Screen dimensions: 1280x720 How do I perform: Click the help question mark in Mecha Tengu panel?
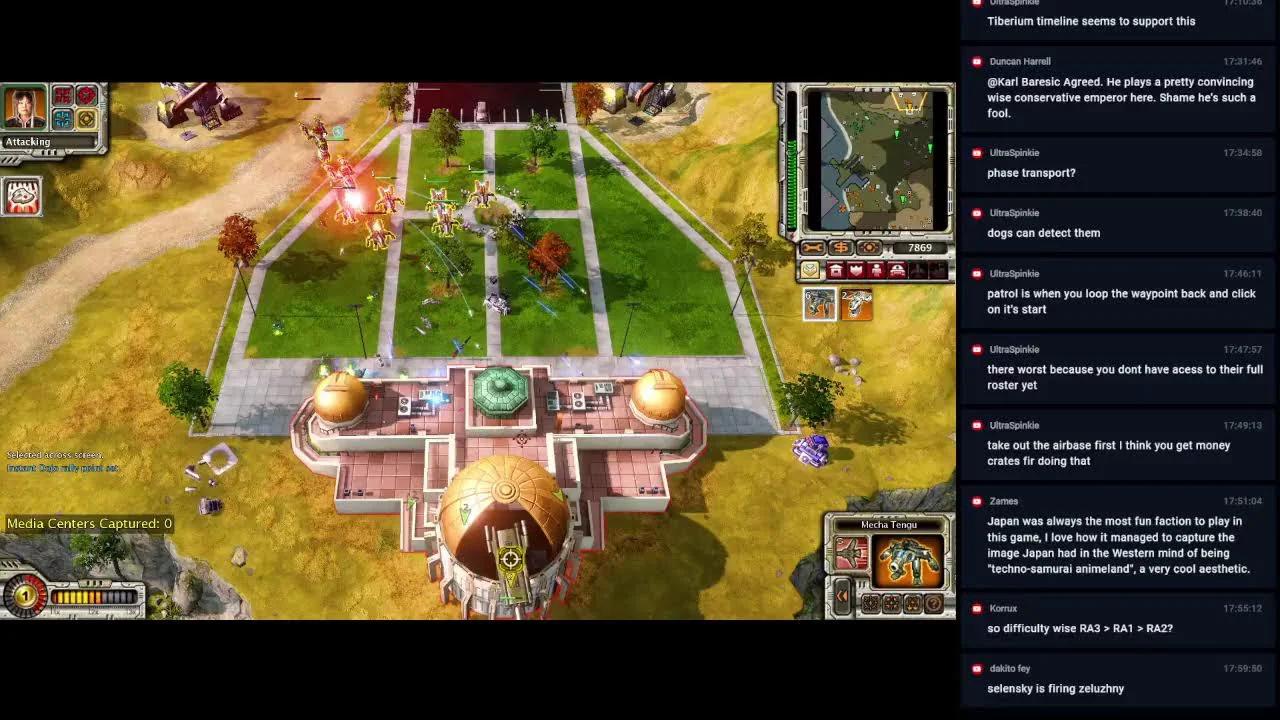(x=933, y=603)
